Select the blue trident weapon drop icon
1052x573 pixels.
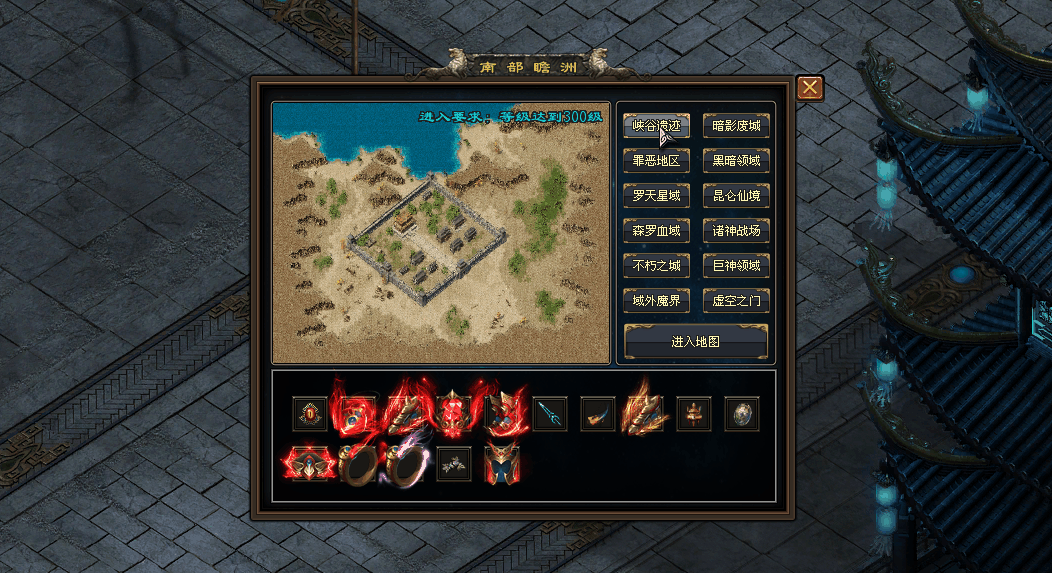pos(550,413)
